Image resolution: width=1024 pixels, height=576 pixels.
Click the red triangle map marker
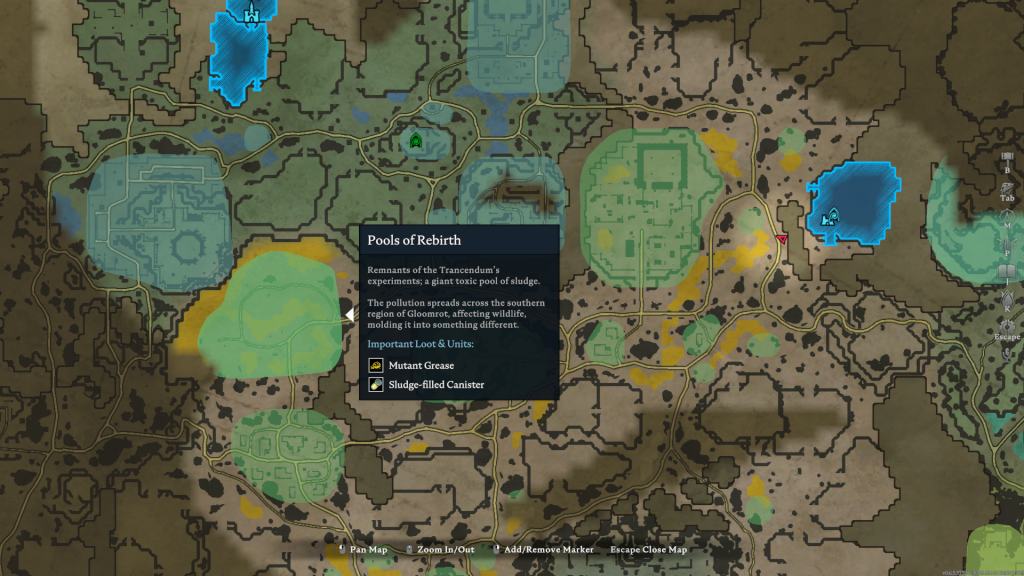click(781, 239)
